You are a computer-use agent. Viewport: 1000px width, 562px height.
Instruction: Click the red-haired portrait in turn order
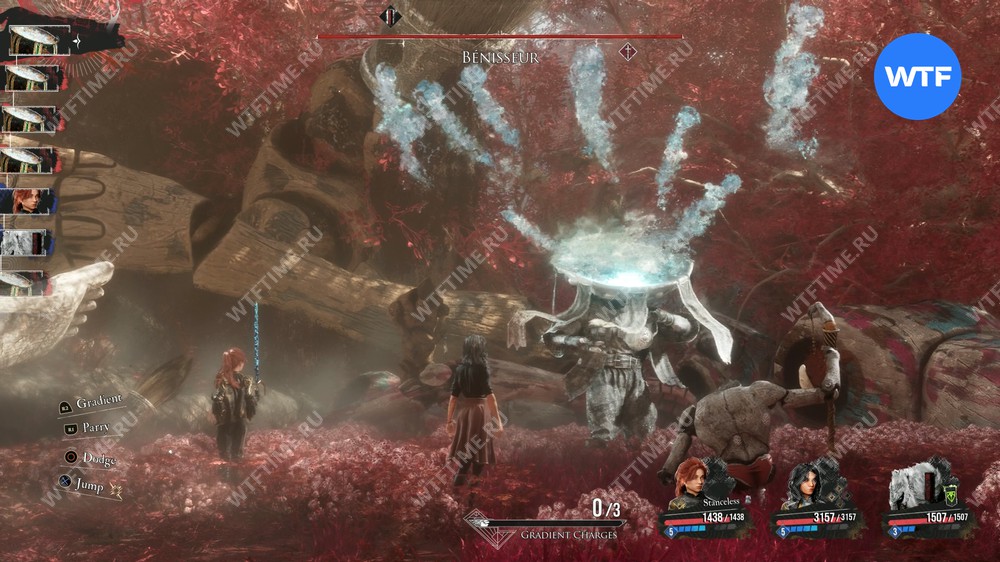point(26,200)
